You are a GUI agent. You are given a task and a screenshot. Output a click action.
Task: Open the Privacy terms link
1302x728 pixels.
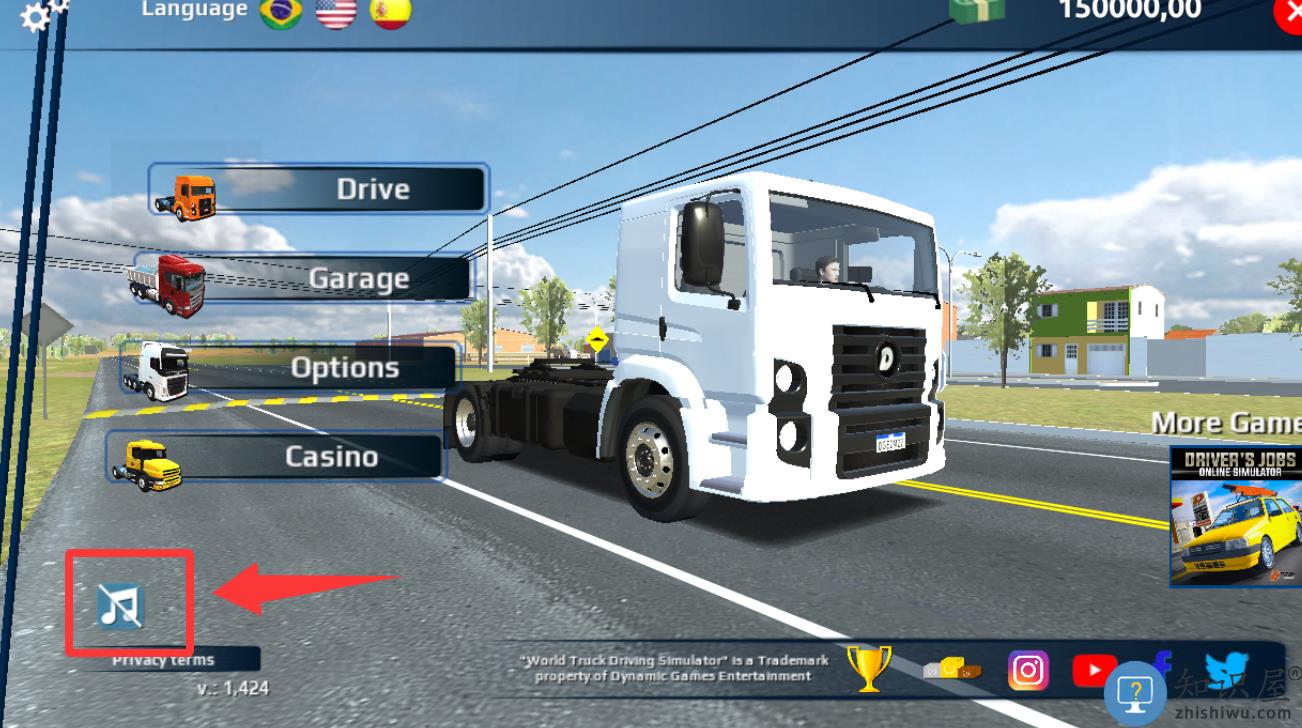(x=163, y=660)
